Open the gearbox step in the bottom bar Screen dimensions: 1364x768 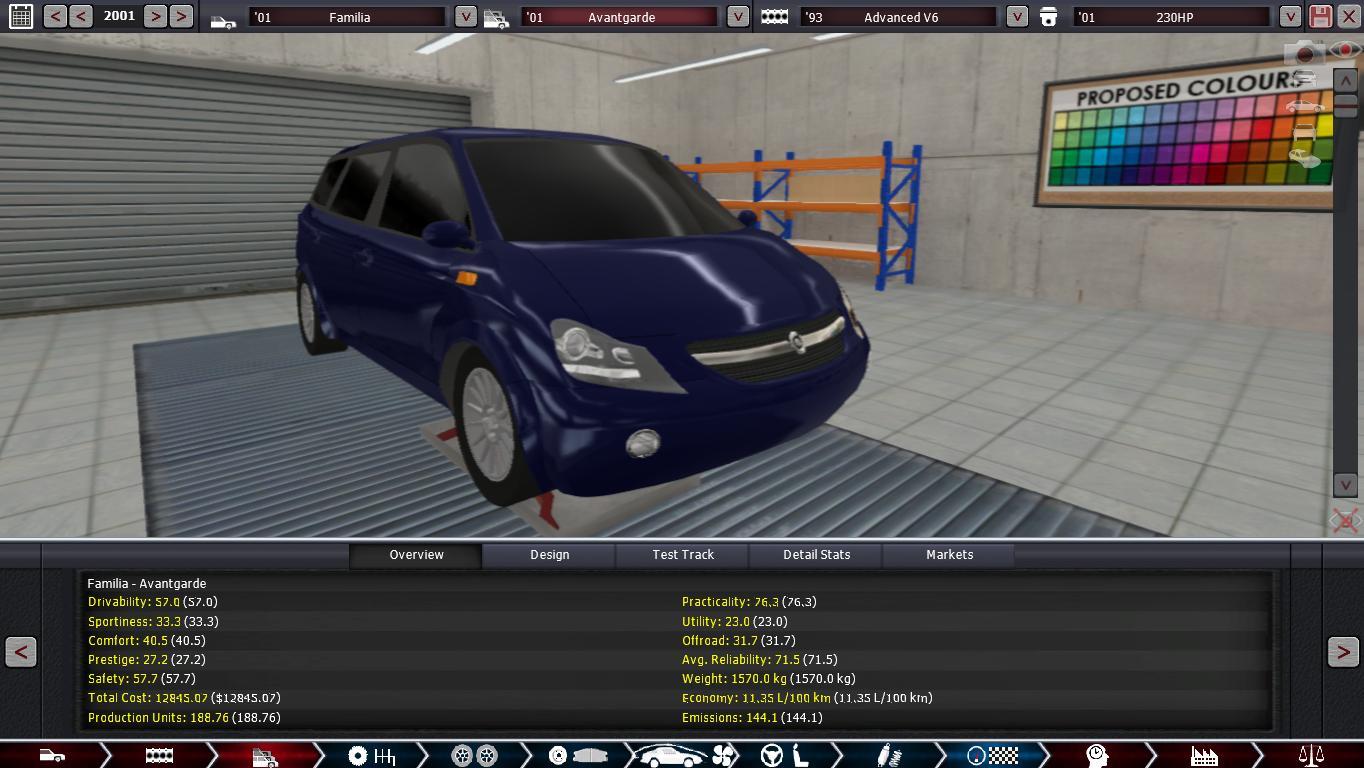371,755
